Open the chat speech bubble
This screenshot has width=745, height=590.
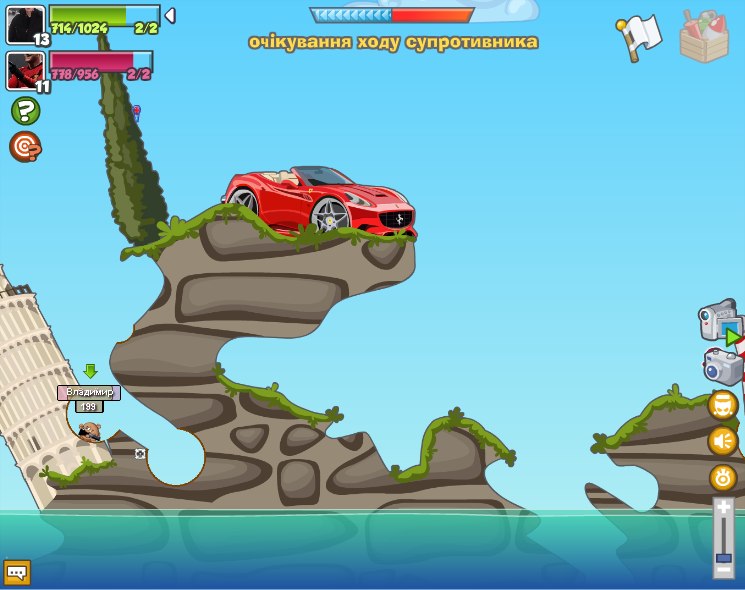(x=17, y=572)
